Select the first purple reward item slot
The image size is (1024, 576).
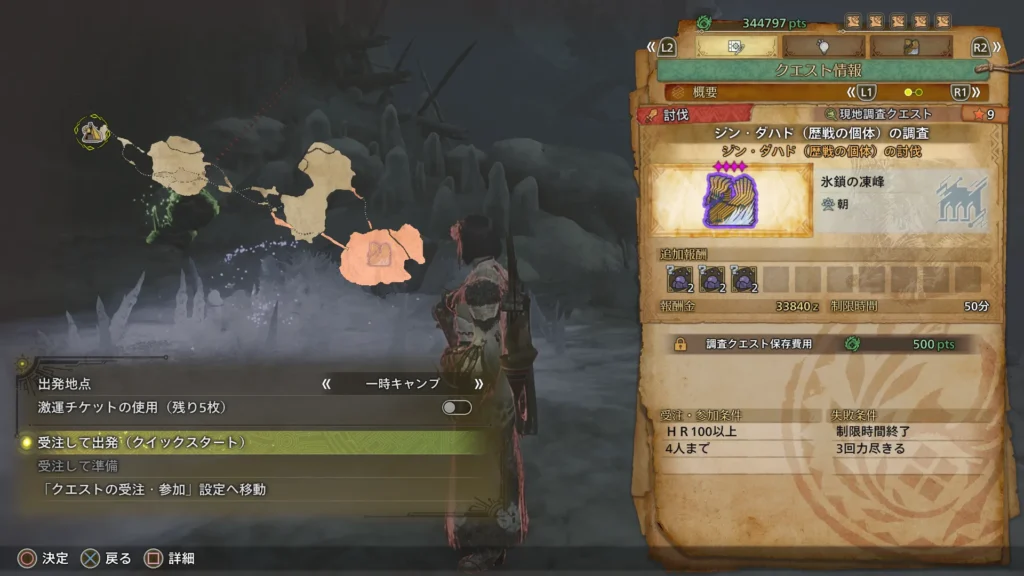680,279
